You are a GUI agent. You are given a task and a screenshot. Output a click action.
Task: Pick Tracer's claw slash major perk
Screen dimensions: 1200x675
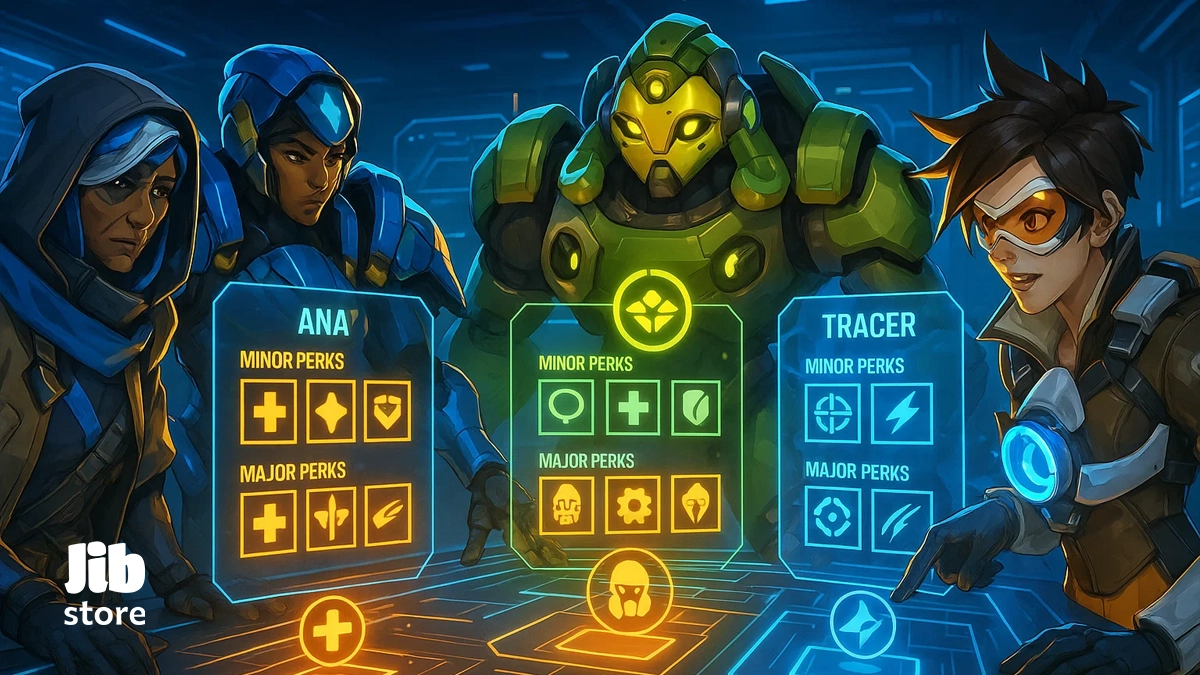[x=901, y=520]
